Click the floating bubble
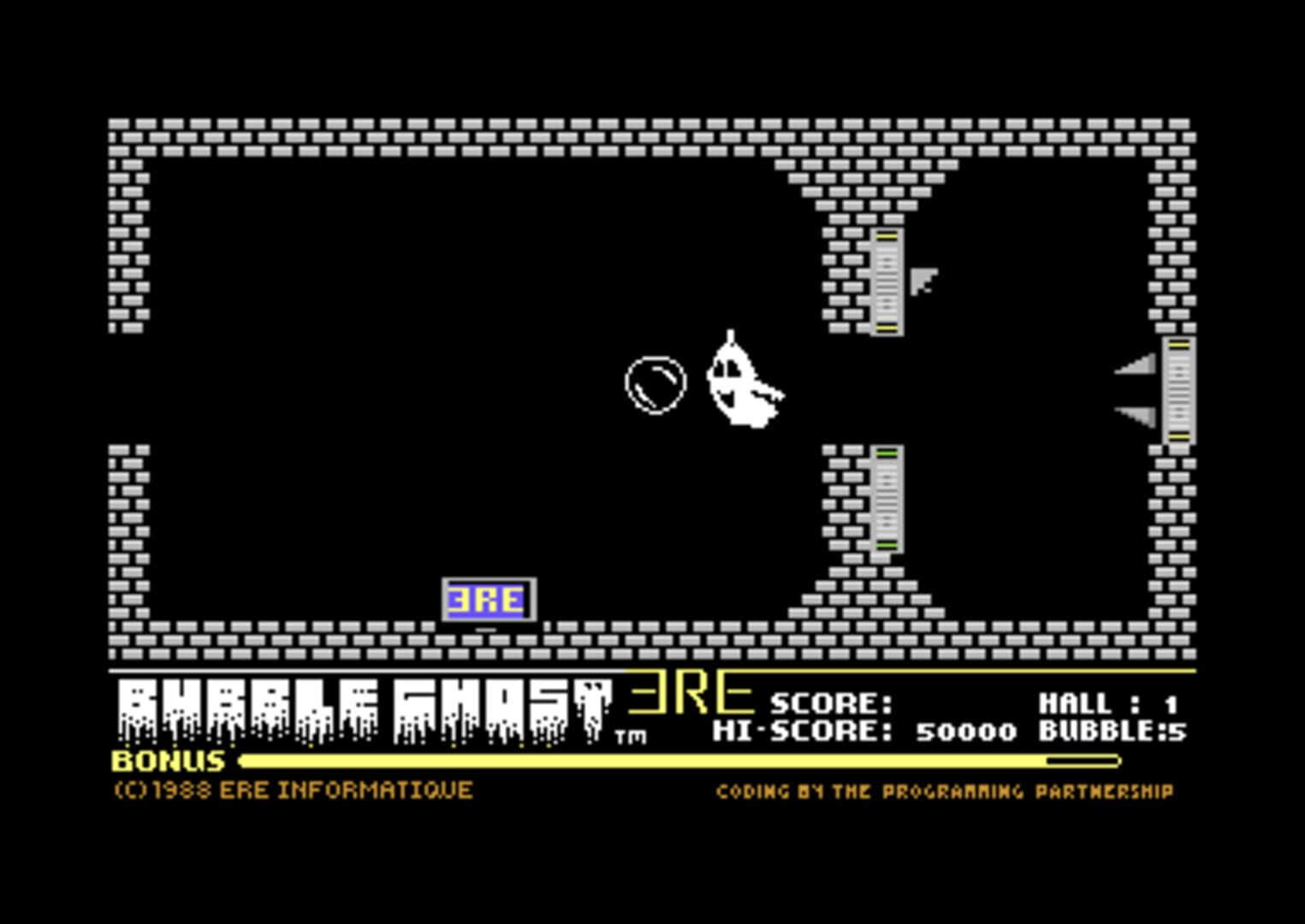Image resolution: width=1305 pixels, height=924 pixels. pyautogui.click(x=655, y=385)
